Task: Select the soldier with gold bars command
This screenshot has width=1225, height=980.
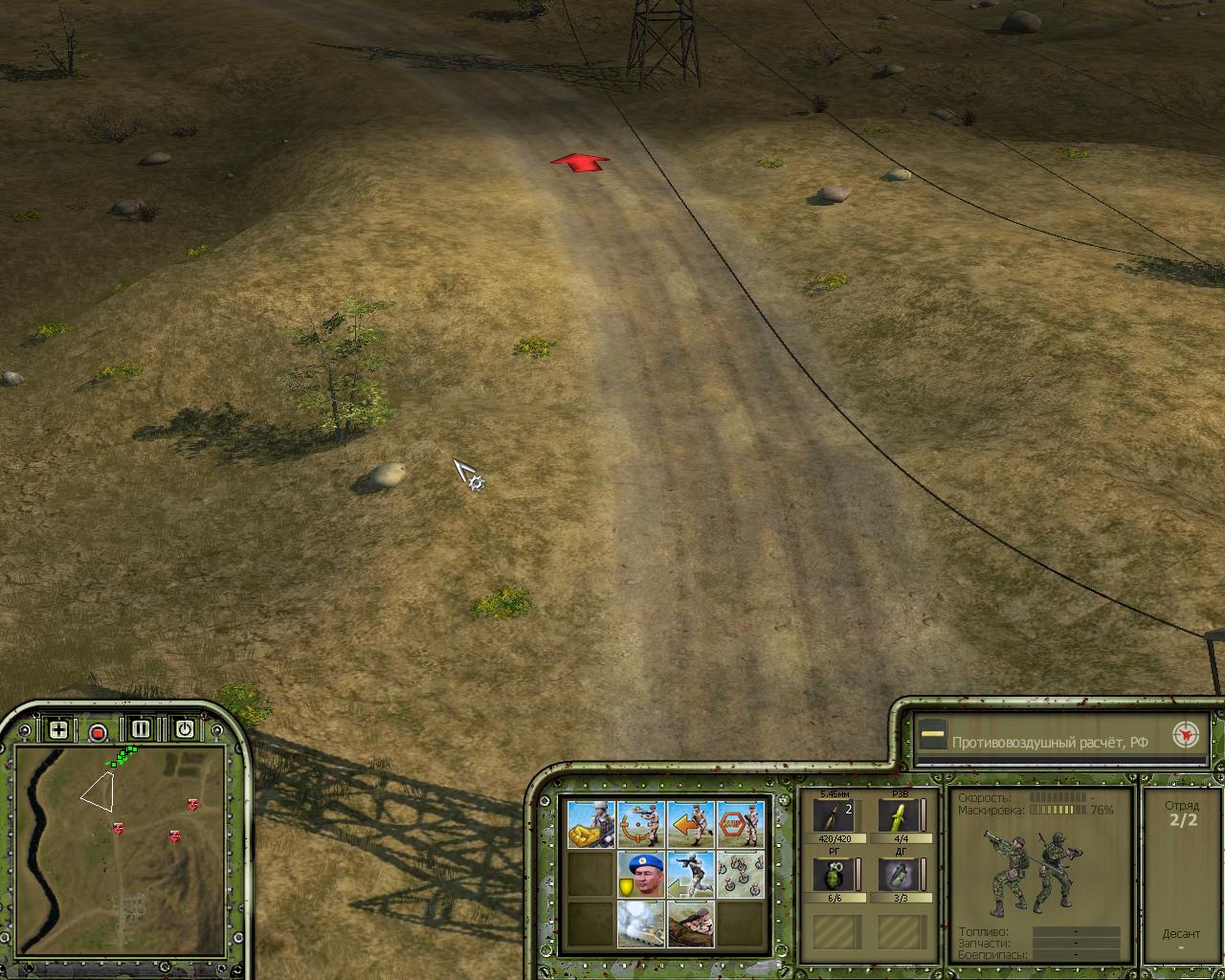Action: [x=590, y=825]
